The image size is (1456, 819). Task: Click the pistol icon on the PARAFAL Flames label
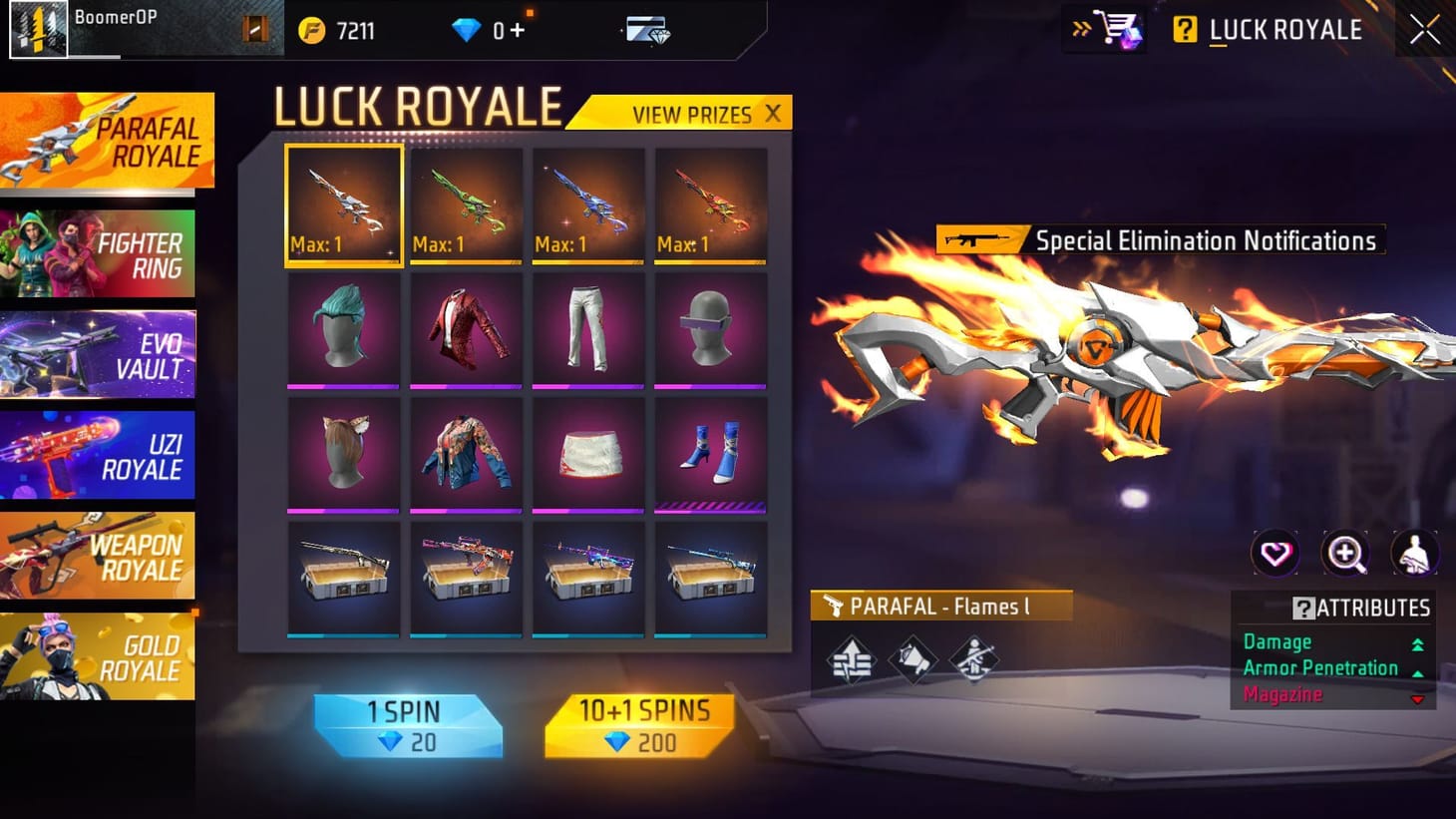835,605
